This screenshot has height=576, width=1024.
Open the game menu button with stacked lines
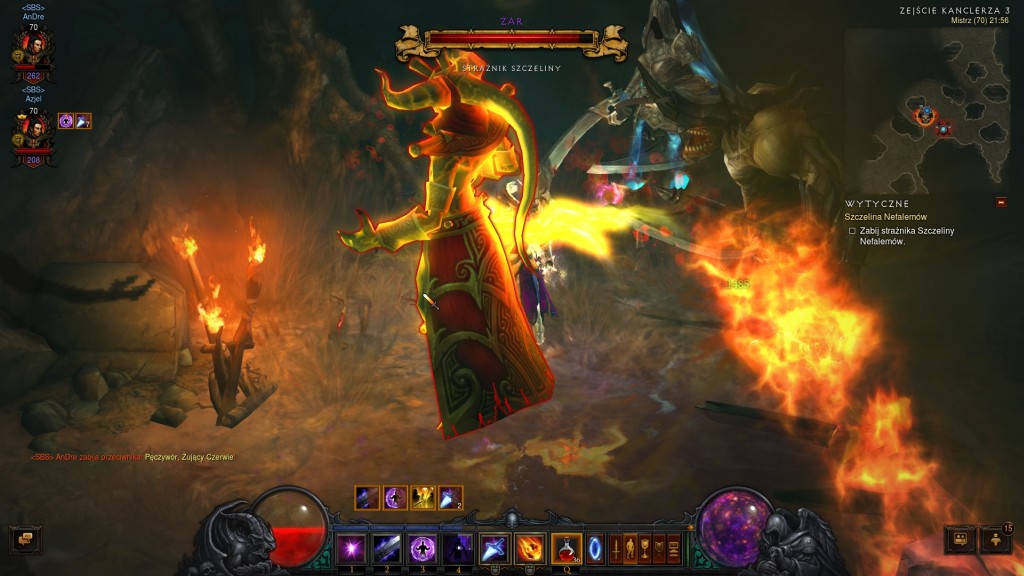674,549
